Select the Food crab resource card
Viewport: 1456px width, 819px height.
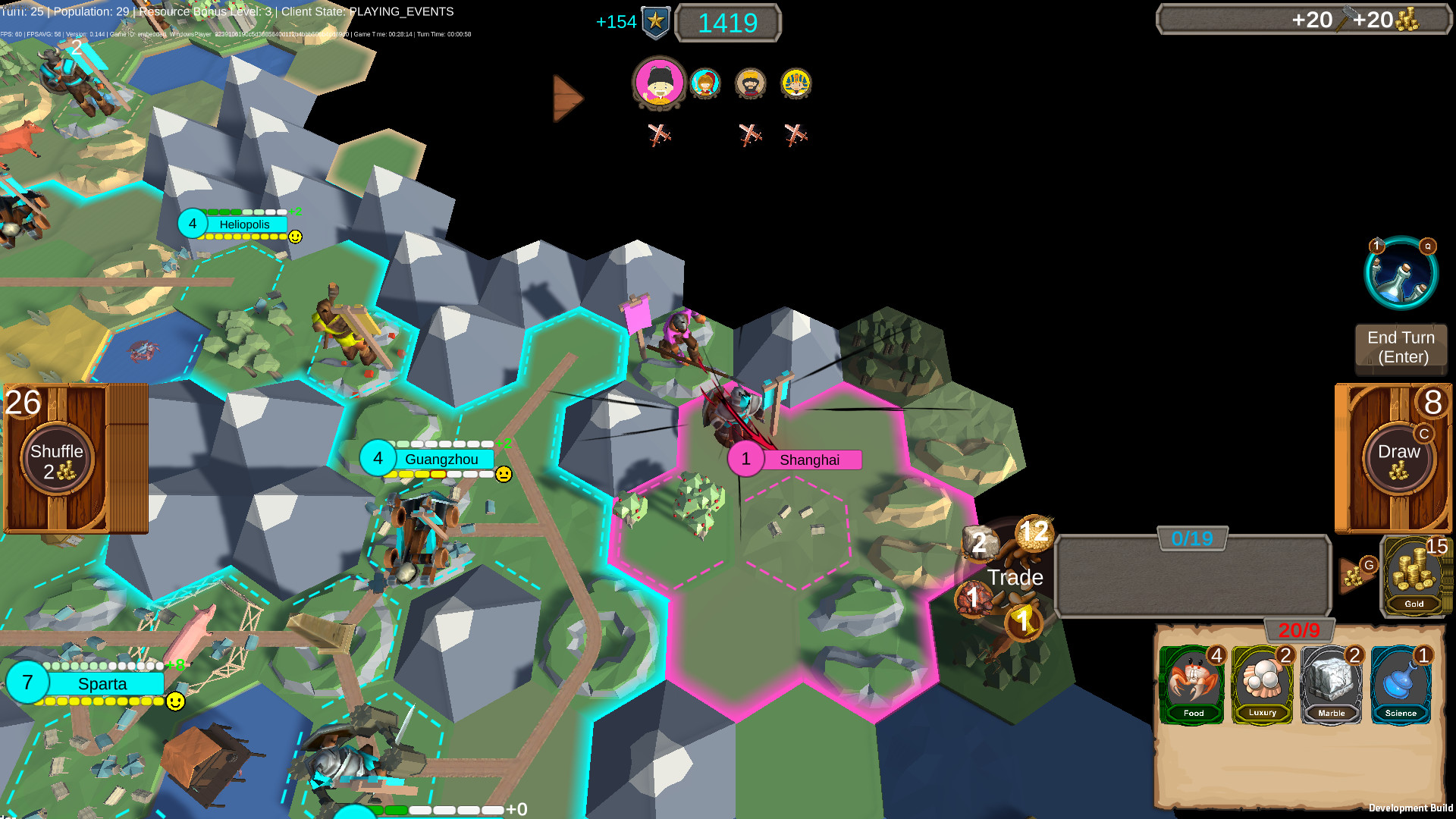point(1192,682)
